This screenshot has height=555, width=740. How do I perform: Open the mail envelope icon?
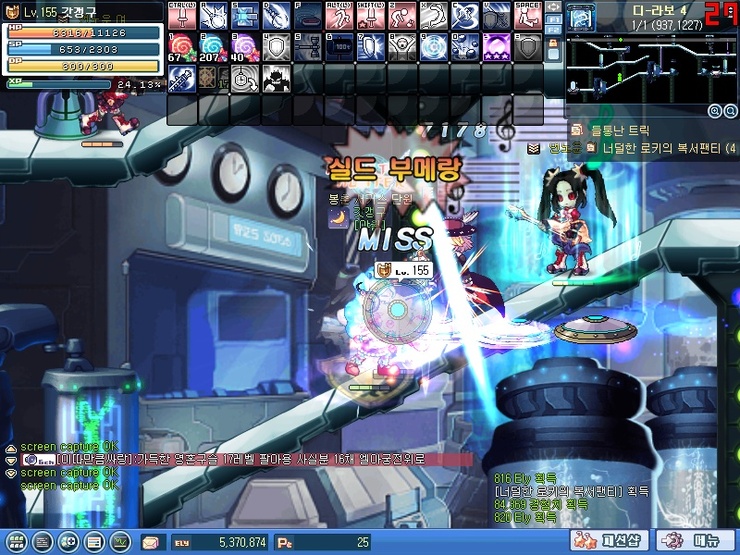(x=150, y=542)
